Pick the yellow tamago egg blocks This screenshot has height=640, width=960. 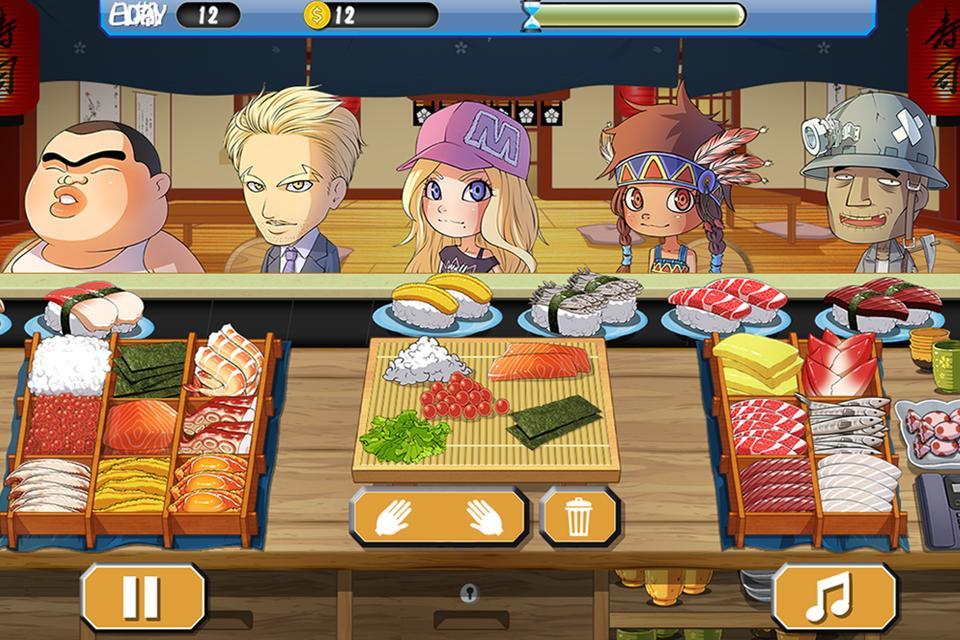756,364
